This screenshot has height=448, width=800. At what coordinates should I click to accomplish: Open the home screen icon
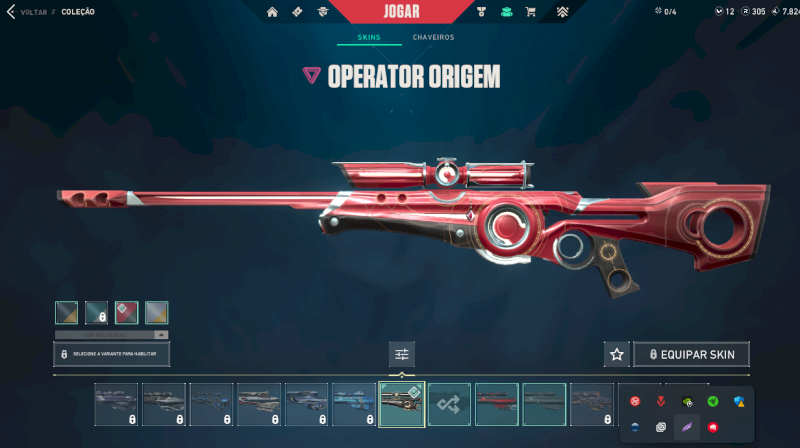[x=271, y=12]
